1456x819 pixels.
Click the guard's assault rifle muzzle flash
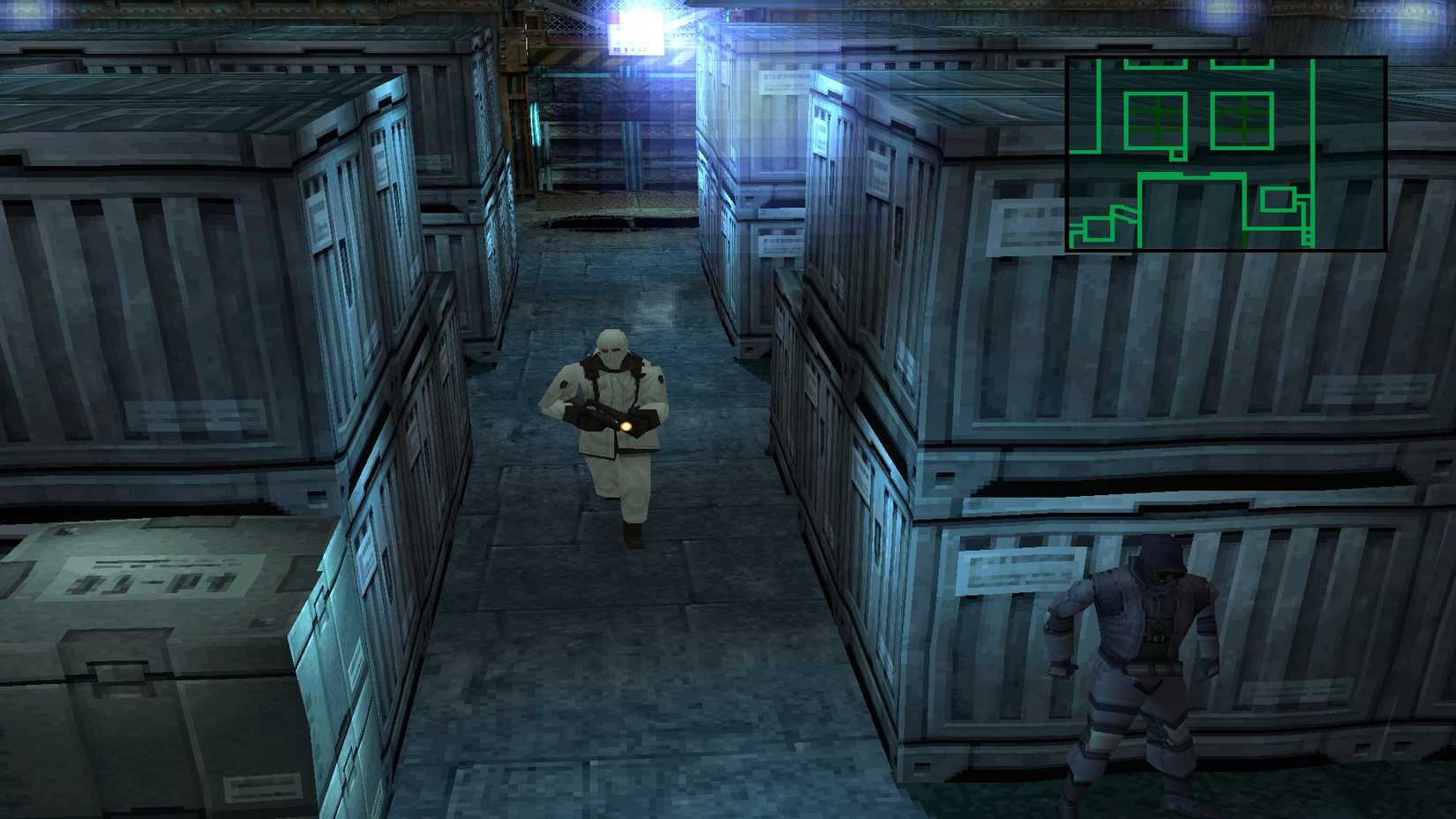tap(628, 426)
